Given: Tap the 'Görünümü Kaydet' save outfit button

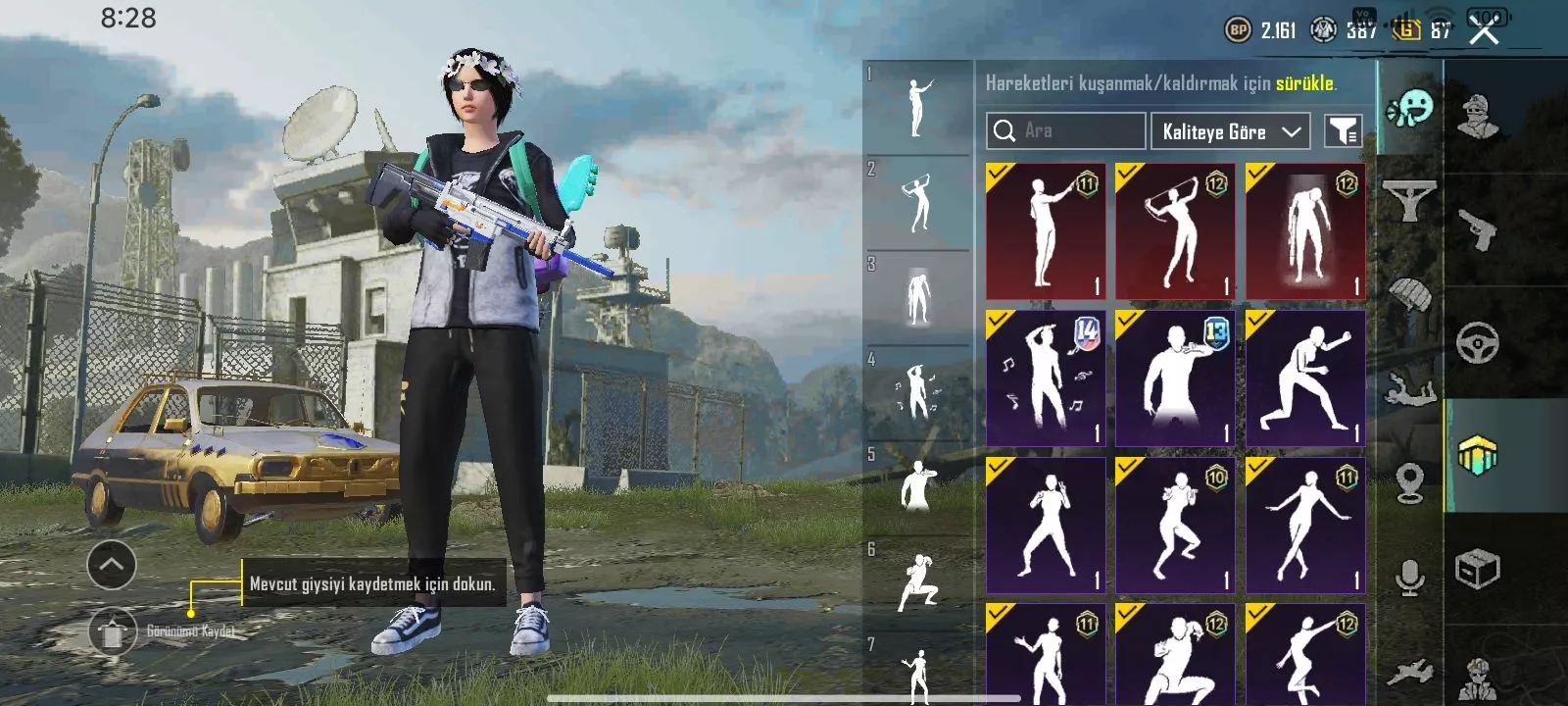Looking at the screenshot, I should tap(113, 632).
